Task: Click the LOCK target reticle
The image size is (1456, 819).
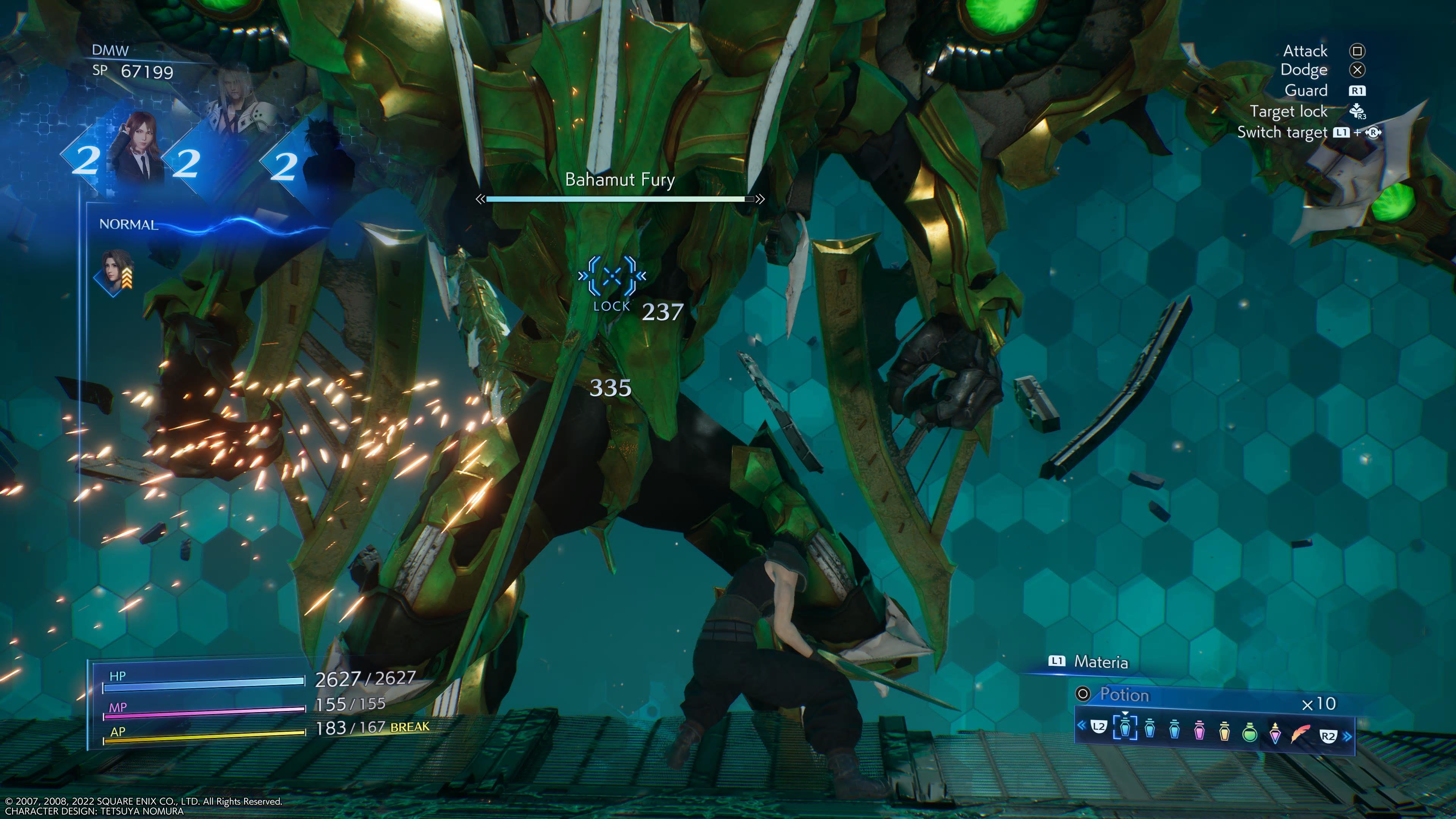Action: (x=612, y=276)
